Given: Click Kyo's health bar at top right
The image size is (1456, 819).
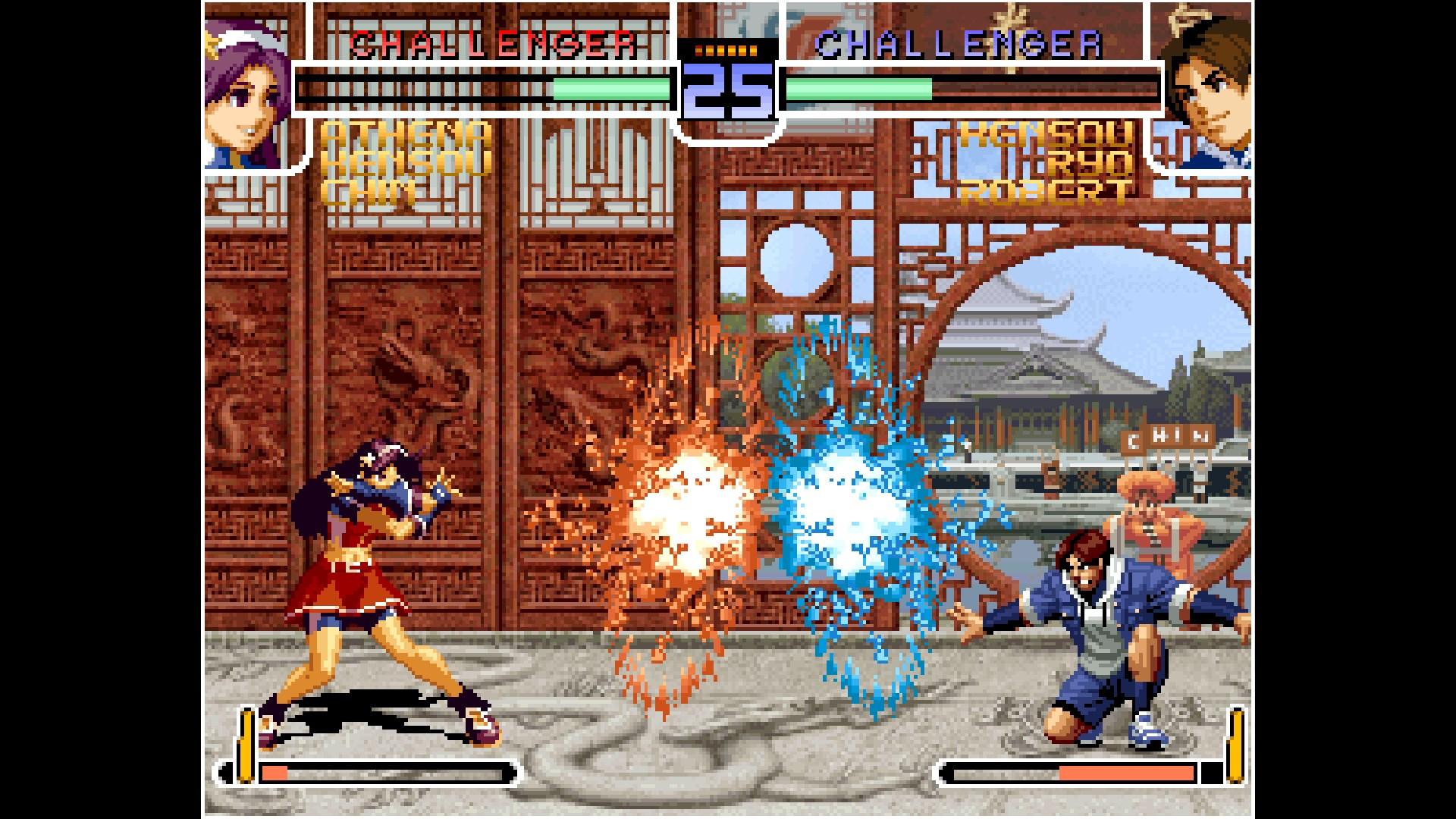Looking at the screenshot, I should click(x=971, y=87).
